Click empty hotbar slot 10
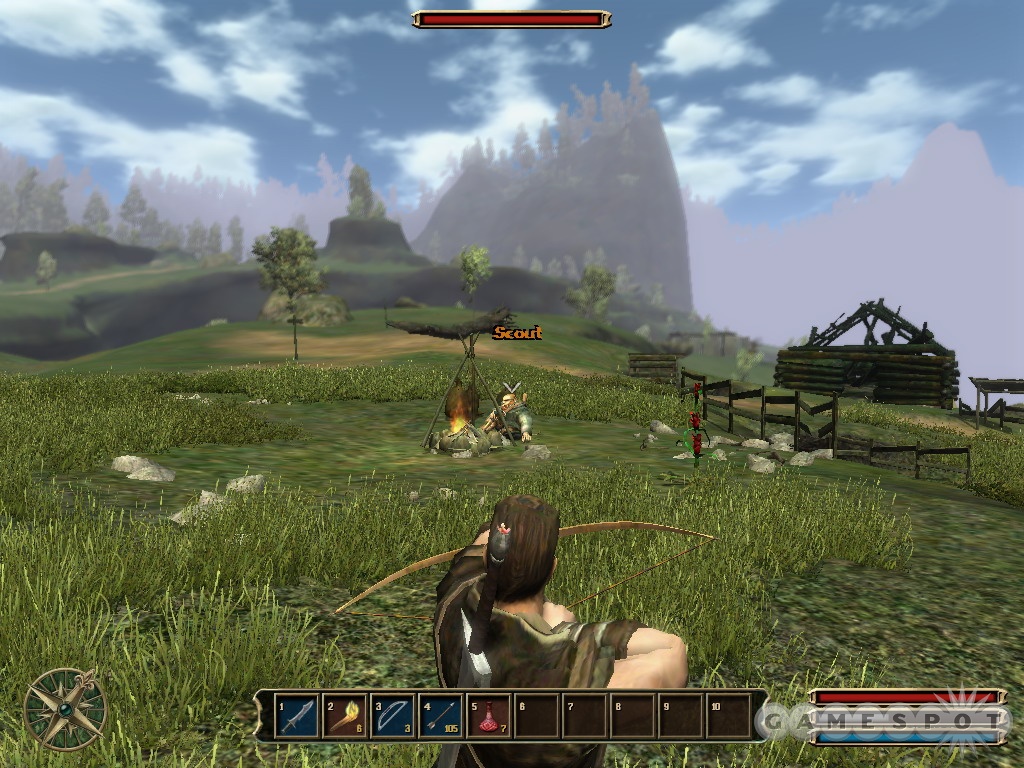 point(729,716)
